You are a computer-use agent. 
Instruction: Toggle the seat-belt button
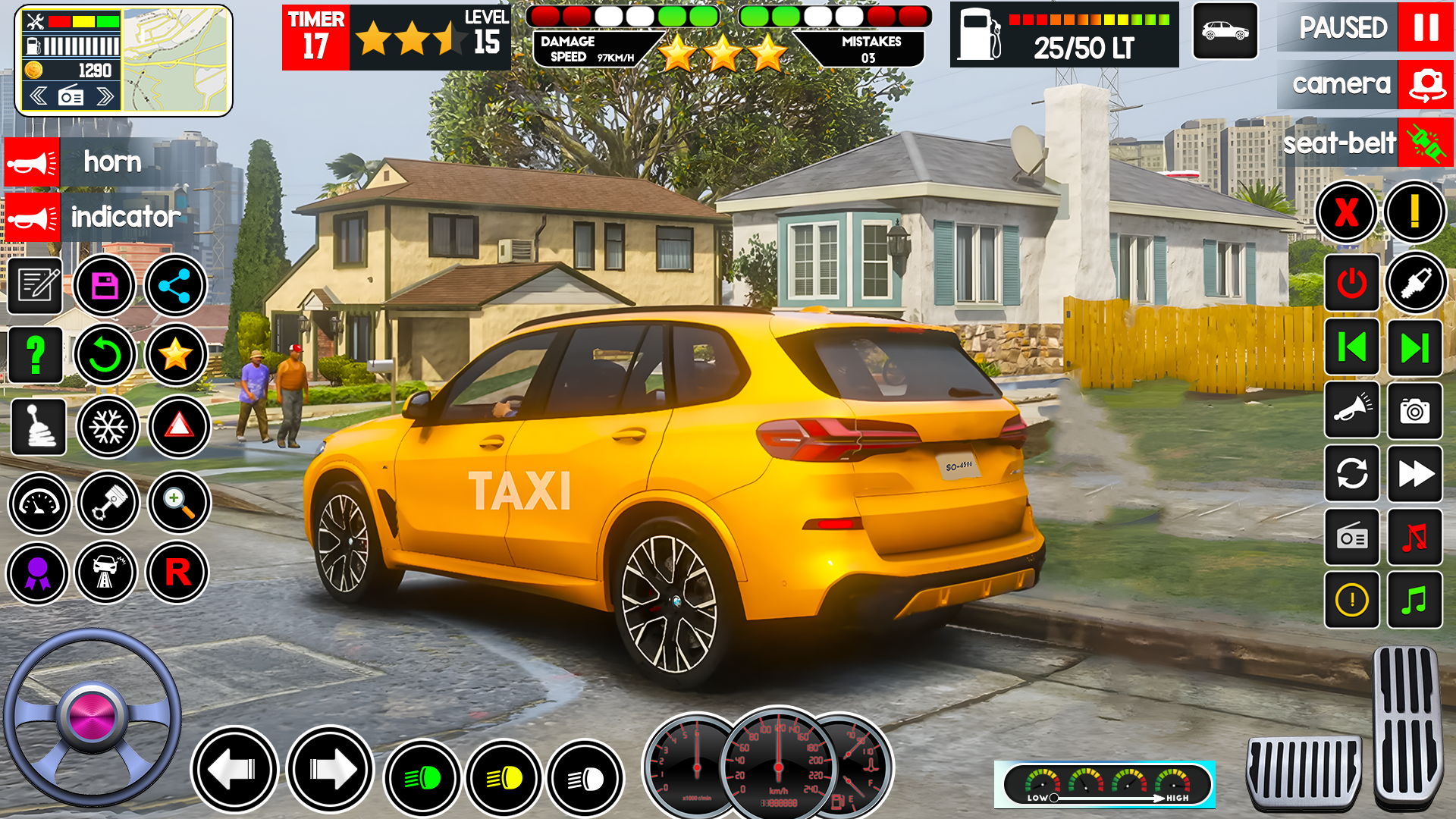(x=1426, y=143)
